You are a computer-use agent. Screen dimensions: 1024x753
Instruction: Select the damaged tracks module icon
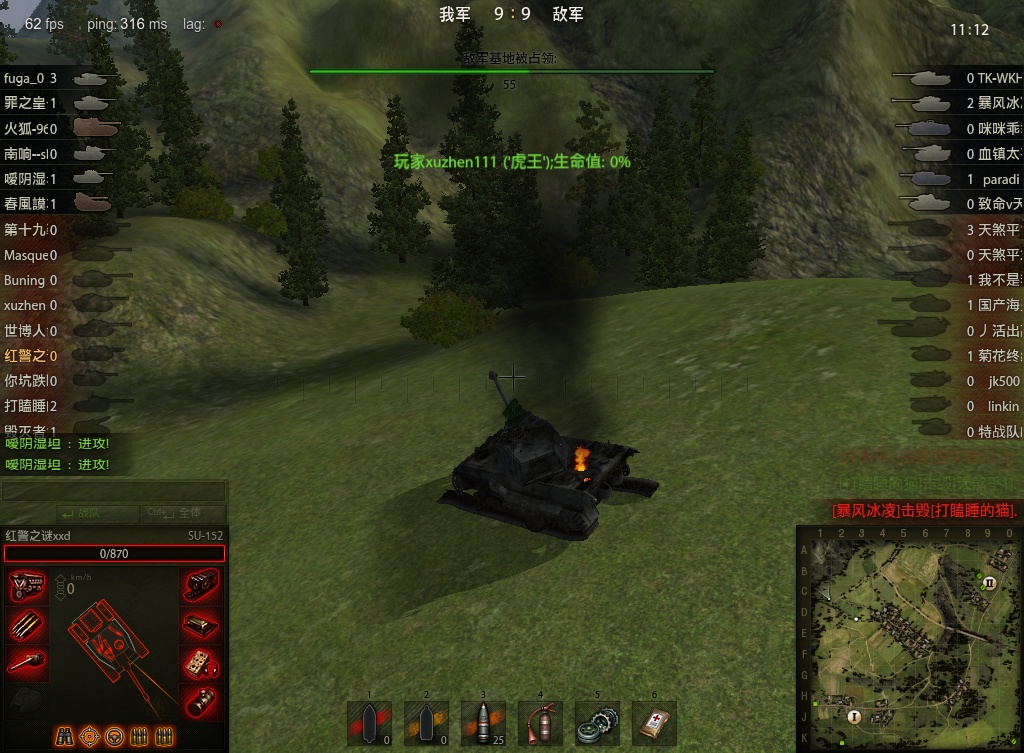pos(201,587)
